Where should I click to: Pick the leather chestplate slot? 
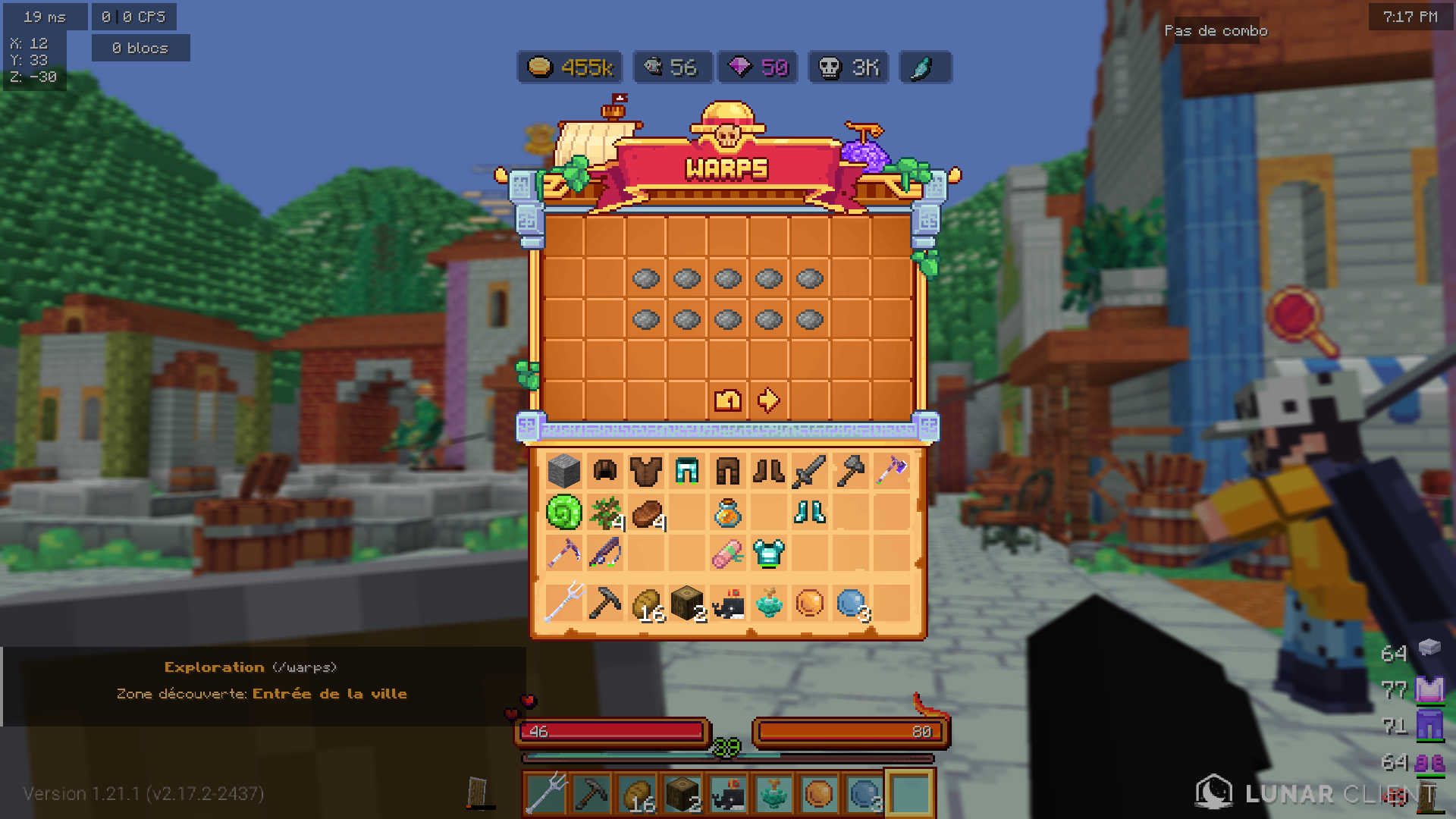pyautogui.click(x=646, y=472)
